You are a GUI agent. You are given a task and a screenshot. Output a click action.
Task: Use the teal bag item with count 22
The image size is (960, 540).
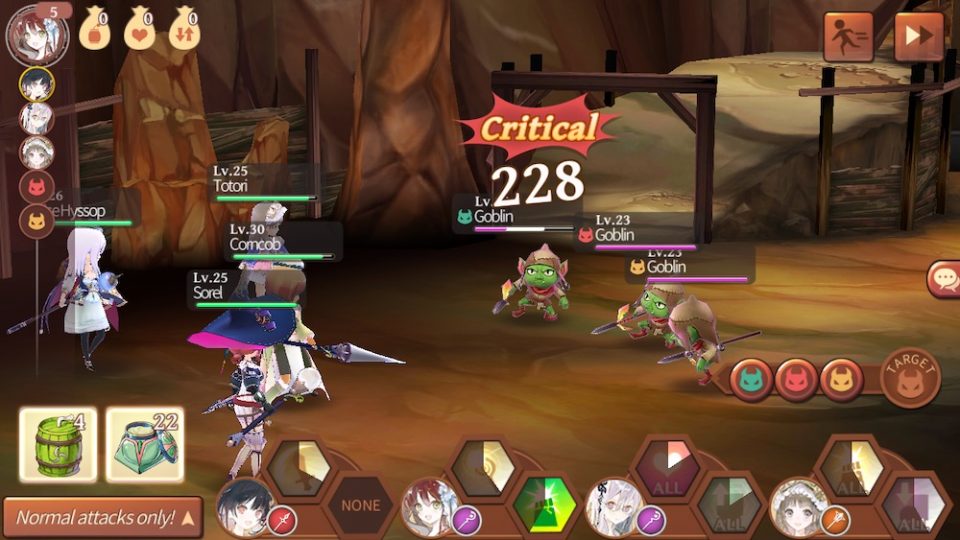click(145, 444)
